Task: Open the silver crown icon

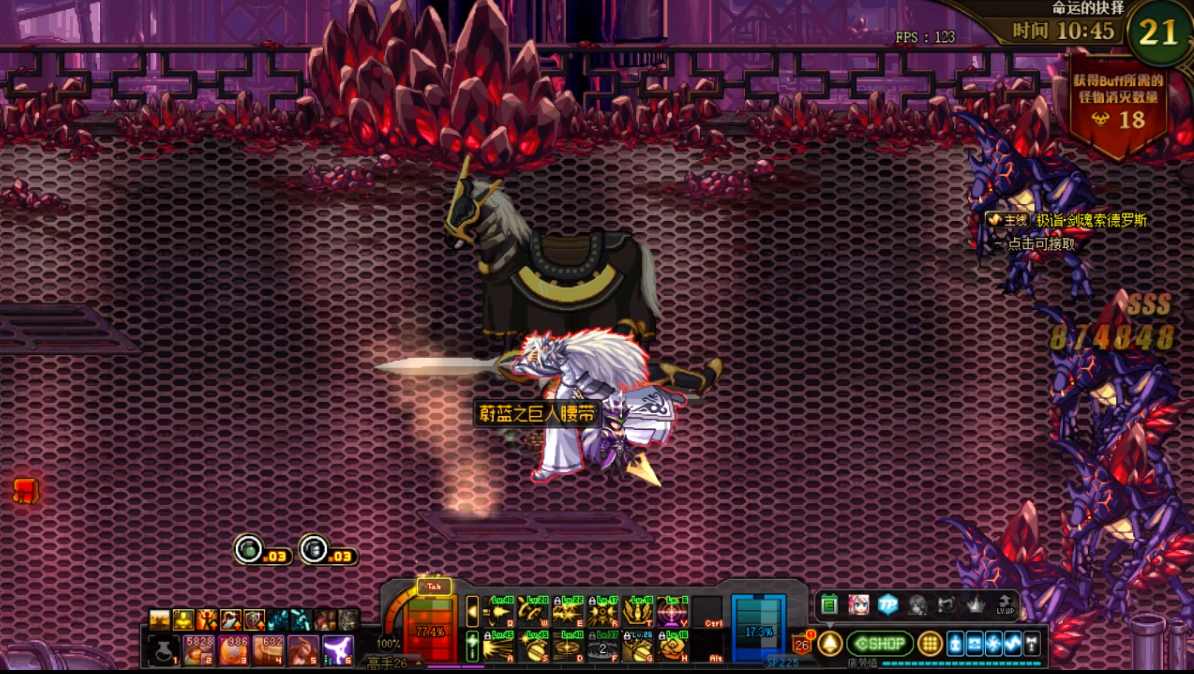Action: [x=975, y=605]
